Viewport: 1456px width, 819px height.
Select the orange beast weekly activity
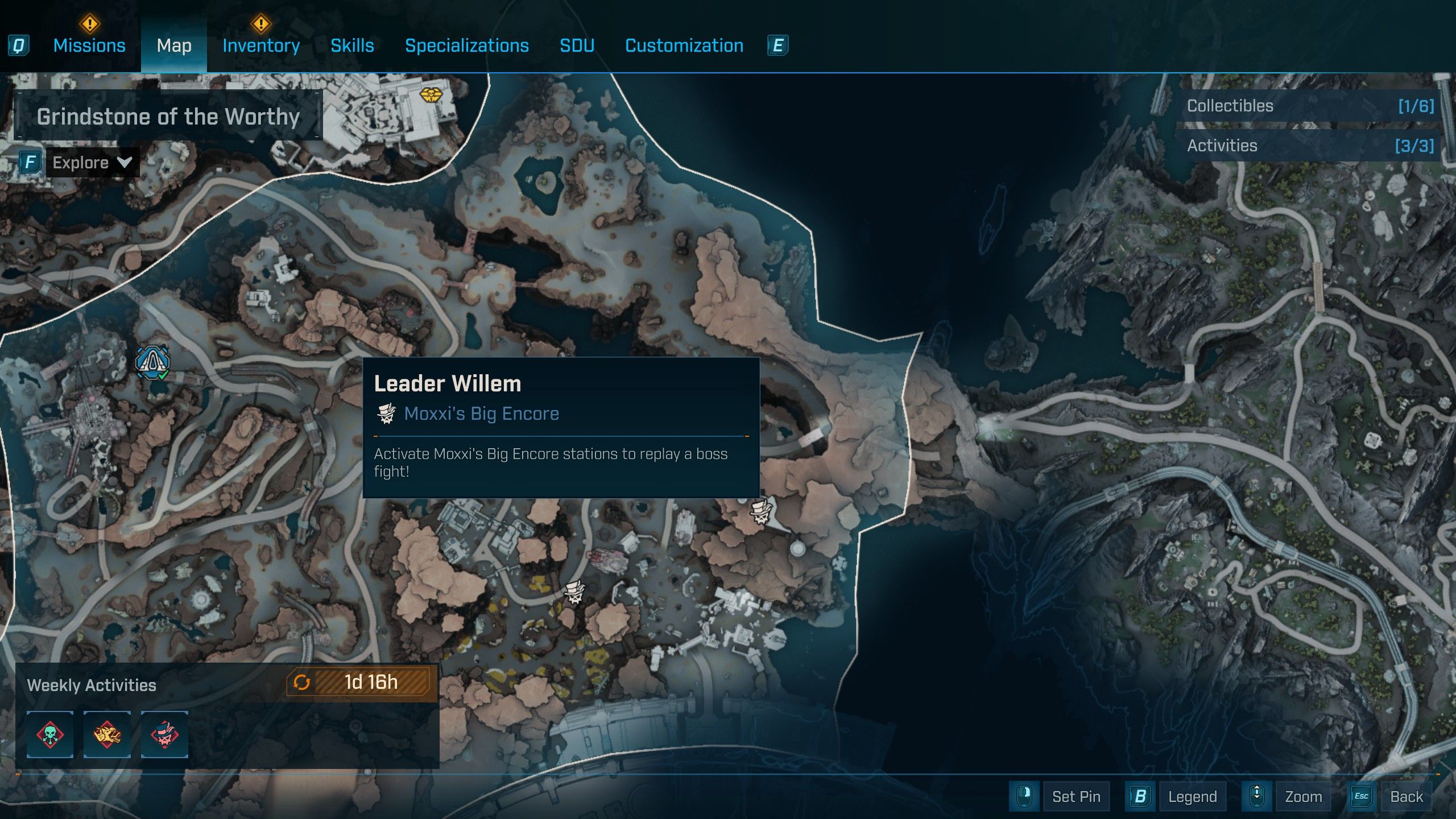pos(107,734)
